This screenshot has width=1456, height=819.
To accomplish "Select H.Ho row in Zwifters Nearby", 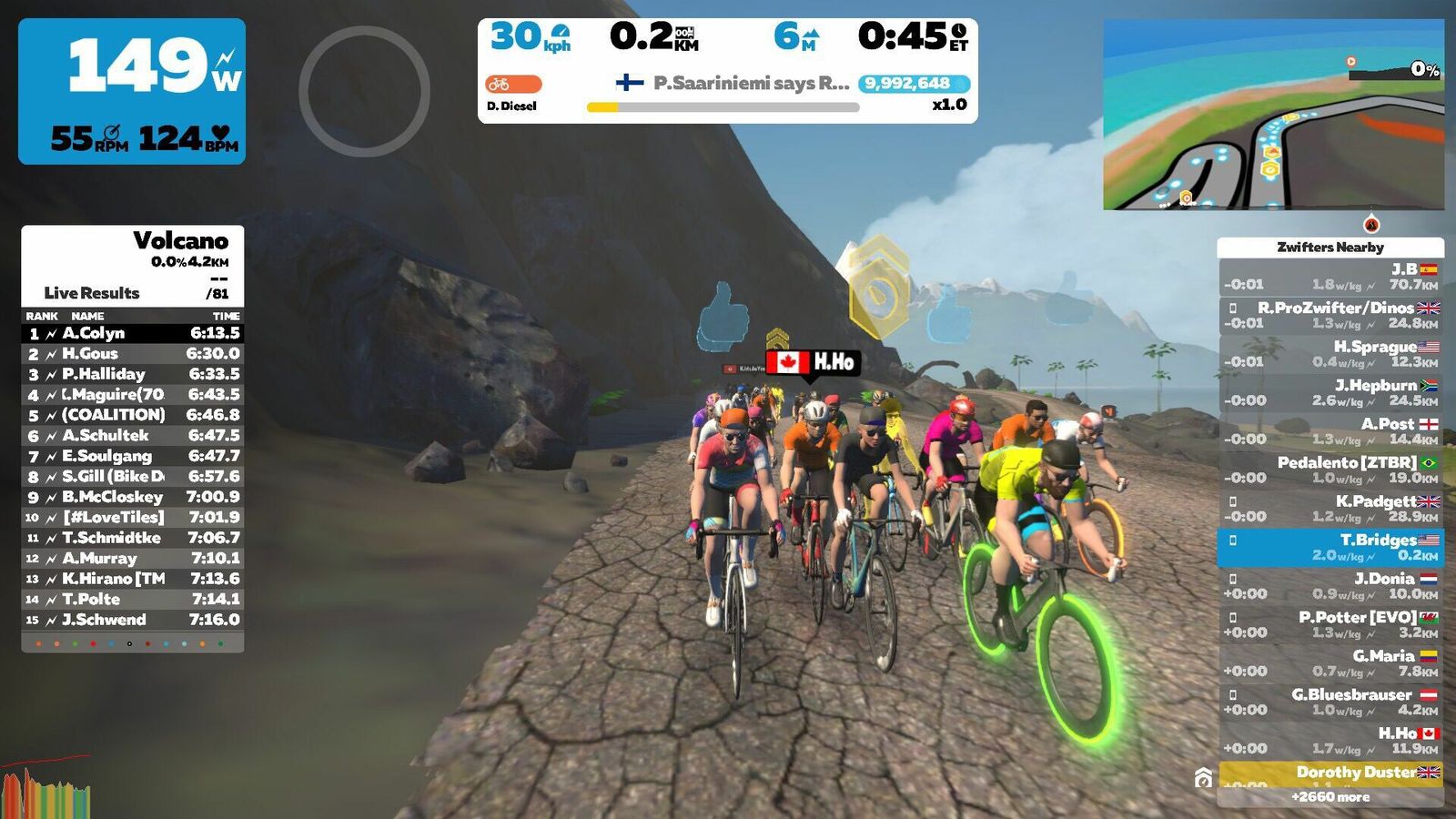I will pos(1330,741).
